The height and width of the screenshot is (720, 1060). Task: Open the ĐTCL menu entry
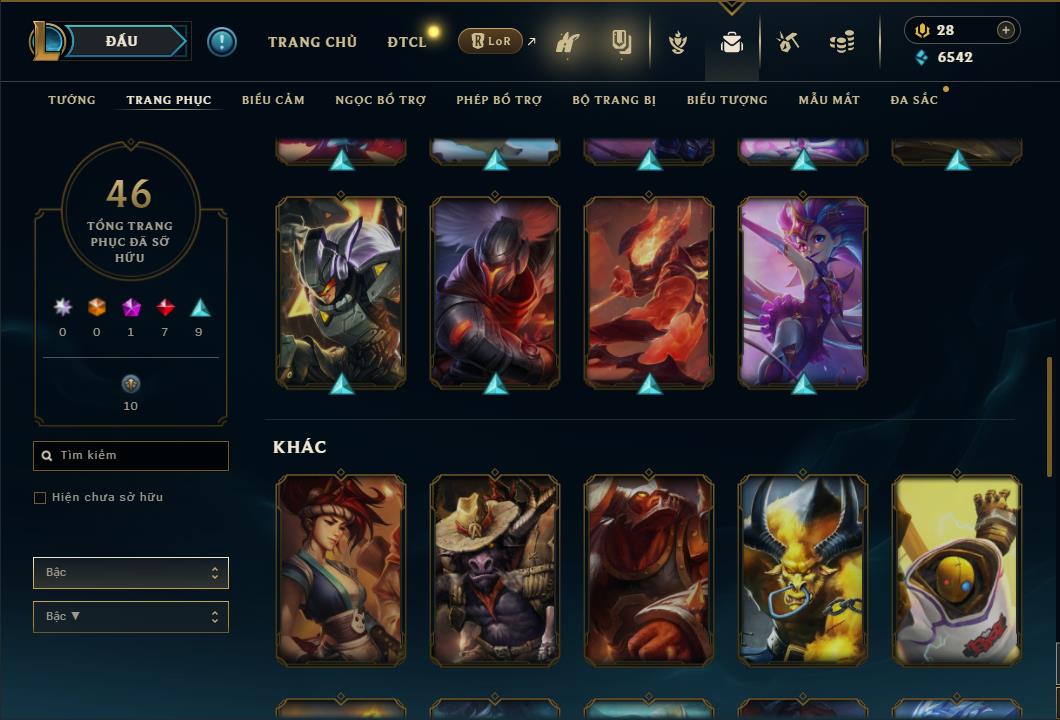(x=407, y=42)
